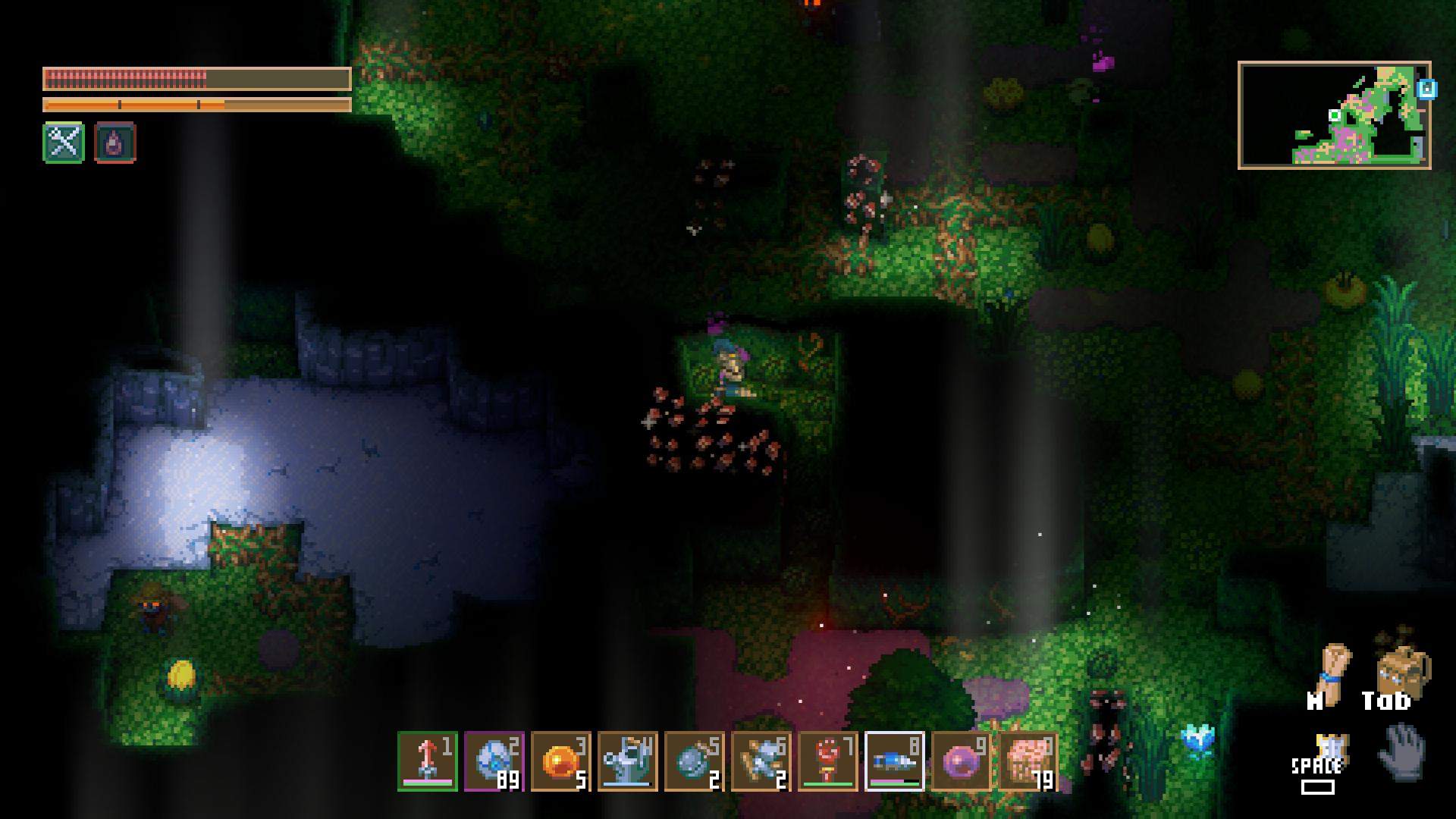Click the flame debuff status icon
The width and height of the screenshot is (1456, 819).
click(115, 143)
